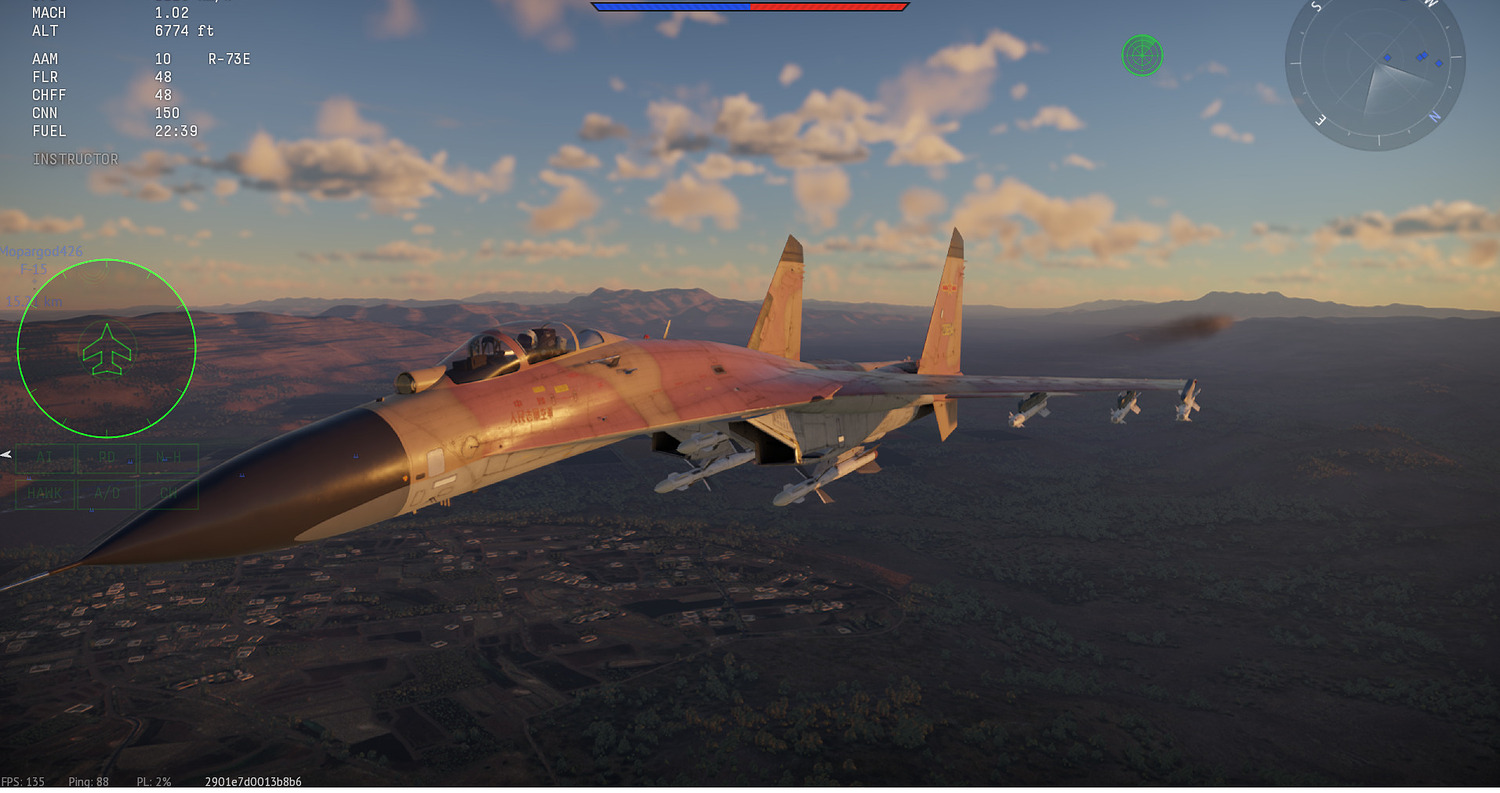Image resolution: width=1500 pixels, height=793 pixels.
Task: Click the team tickets bar at top
Action: pyautogui.click(x=750, y=6)
